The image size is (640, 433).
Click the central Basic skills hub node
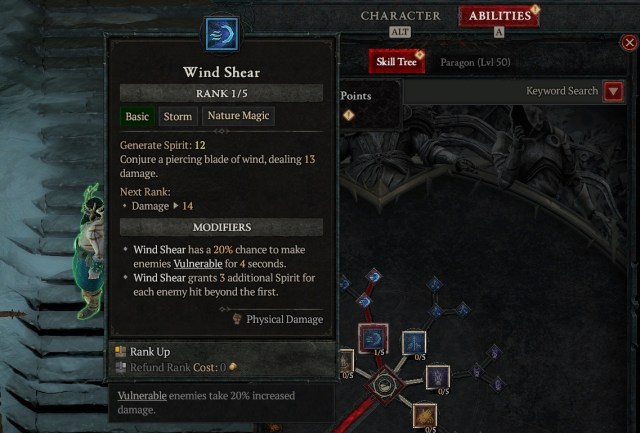[384, 383]
